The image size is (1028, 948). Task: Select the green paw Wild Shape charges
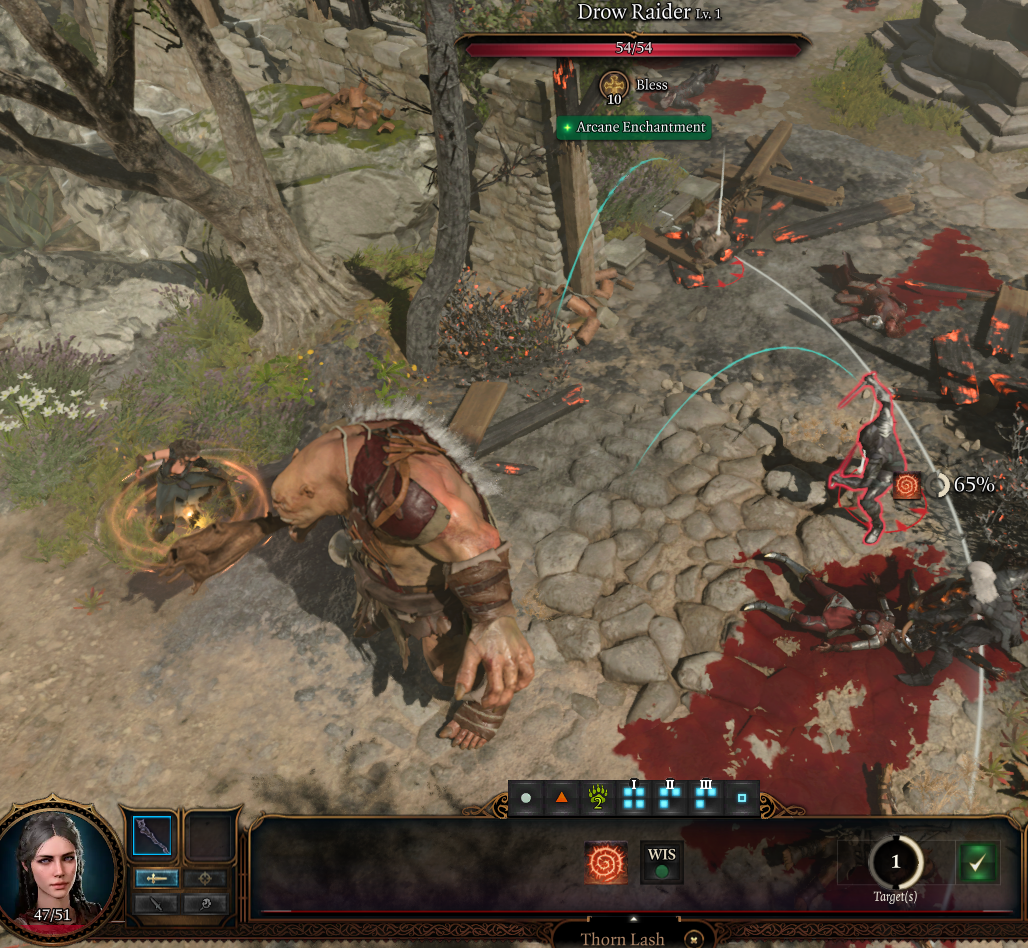tap(598, 799)
